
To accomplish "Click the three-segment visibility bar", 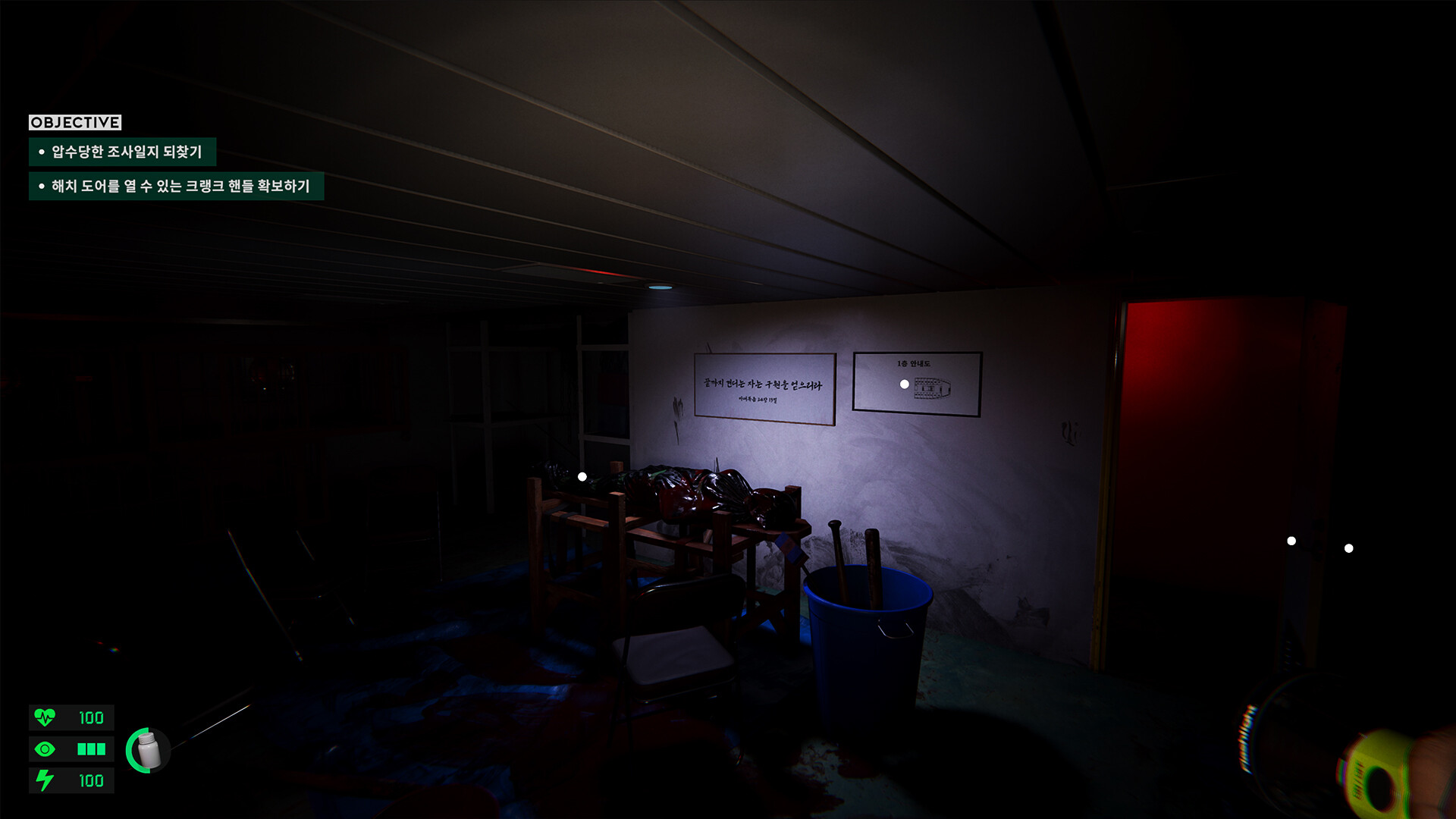I will (90, 749).
